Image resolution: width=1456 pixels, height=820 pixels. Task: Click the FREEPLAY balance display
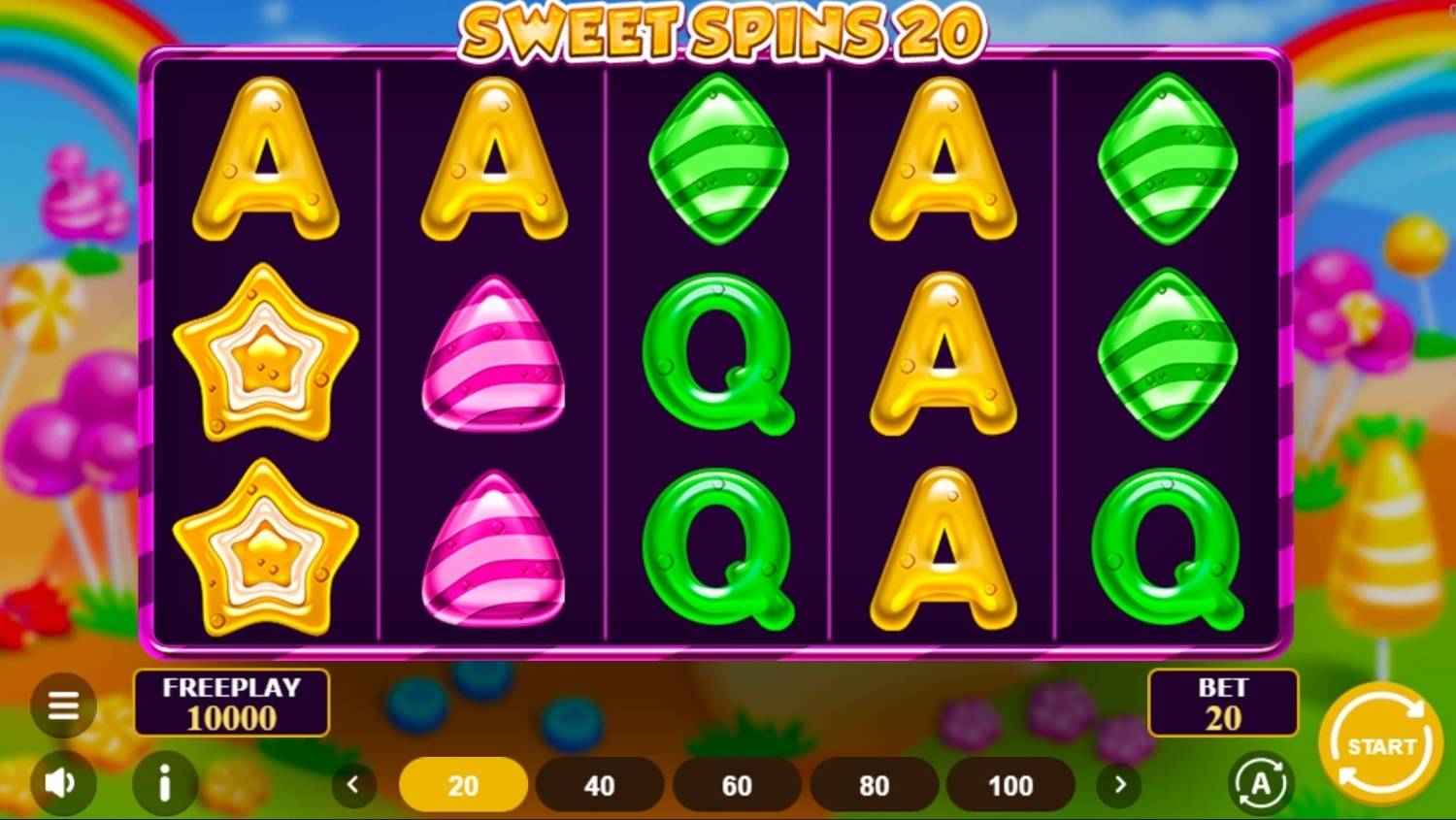click(232, 703)
